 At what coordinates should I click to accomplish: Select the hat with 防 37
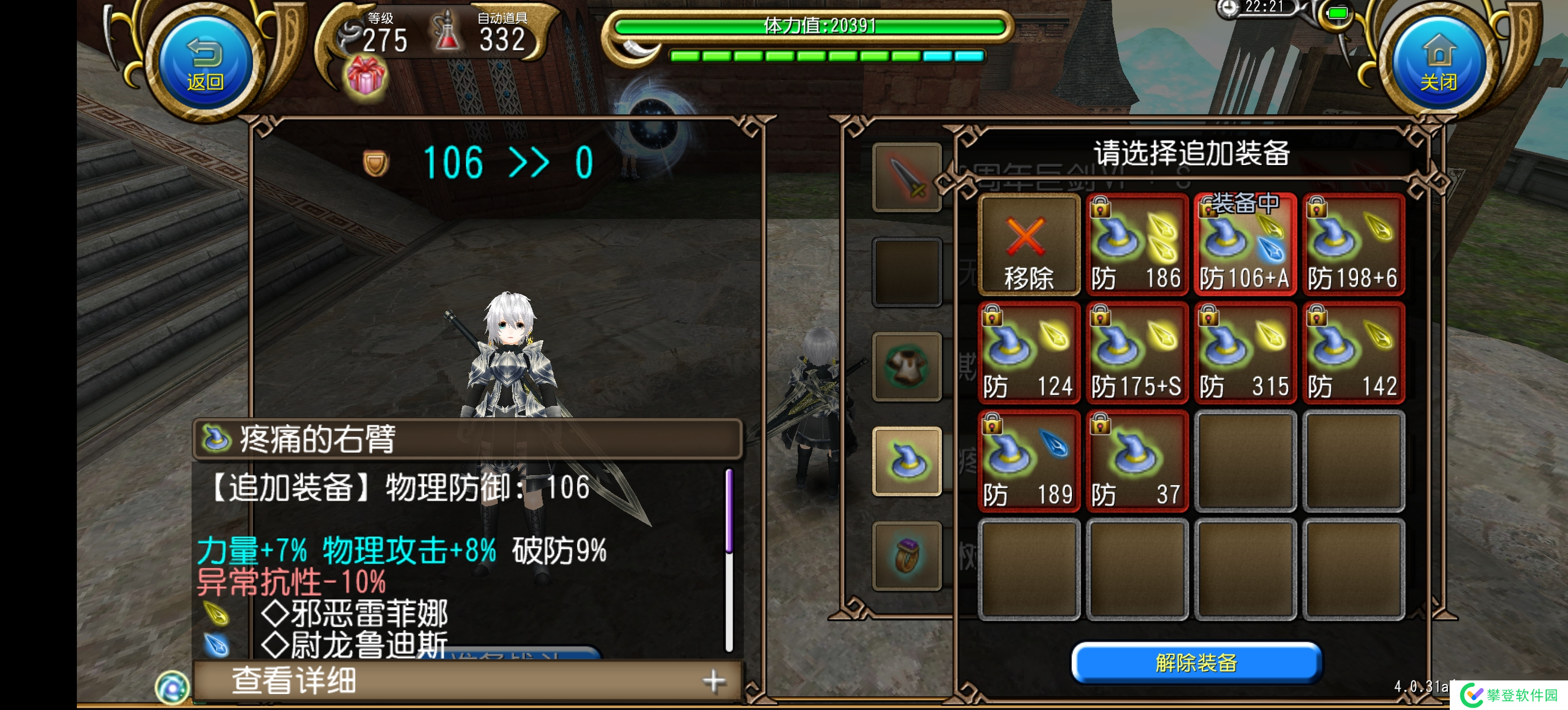(x=1136, y=461)
